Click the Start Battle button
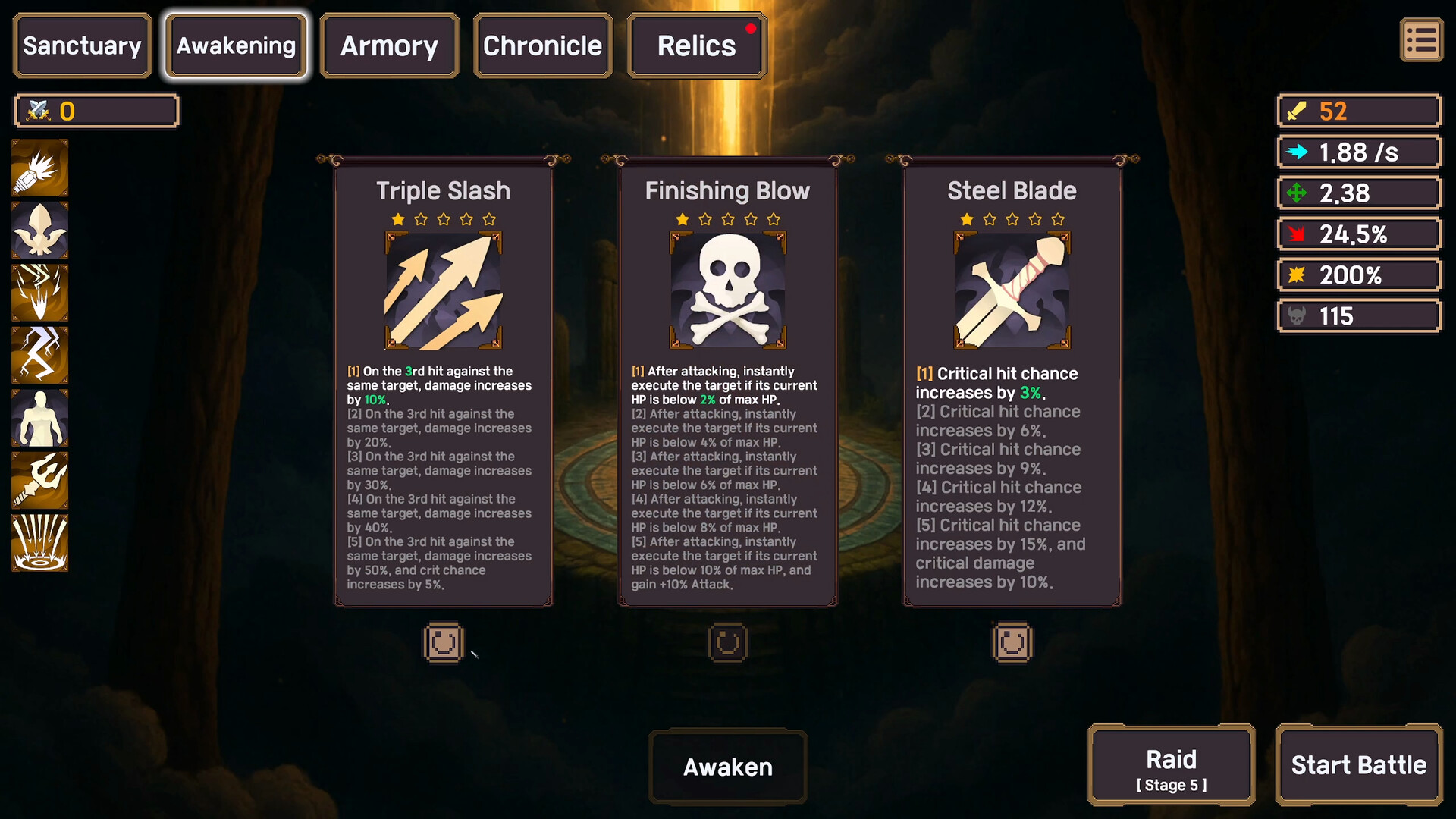 click(1358, 765)
